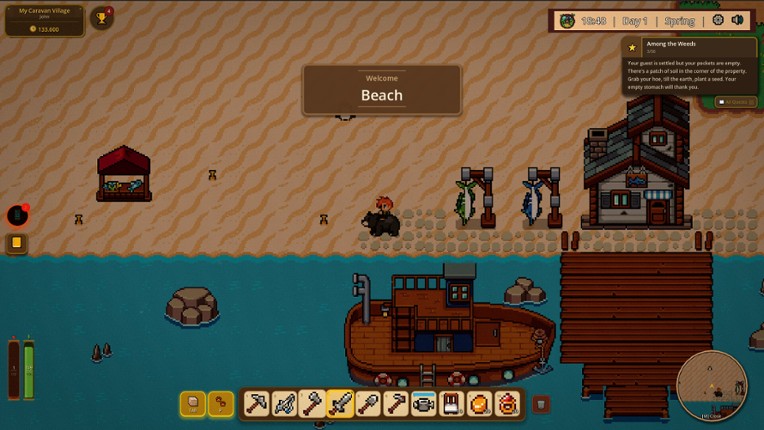Open the yellow journal button on left

17,243
